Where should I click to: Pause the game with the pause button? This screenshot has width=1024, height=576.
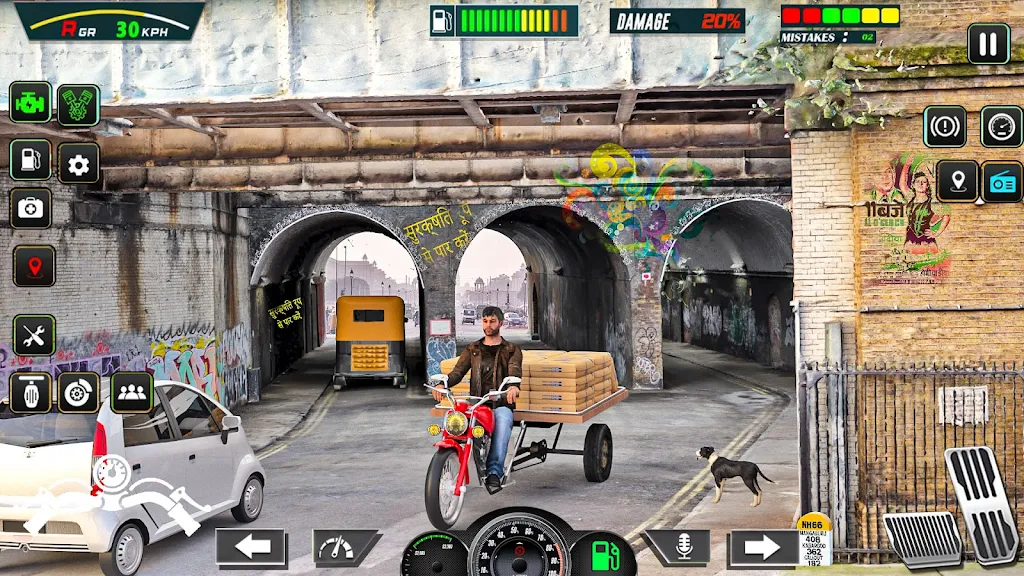(987, 44)
